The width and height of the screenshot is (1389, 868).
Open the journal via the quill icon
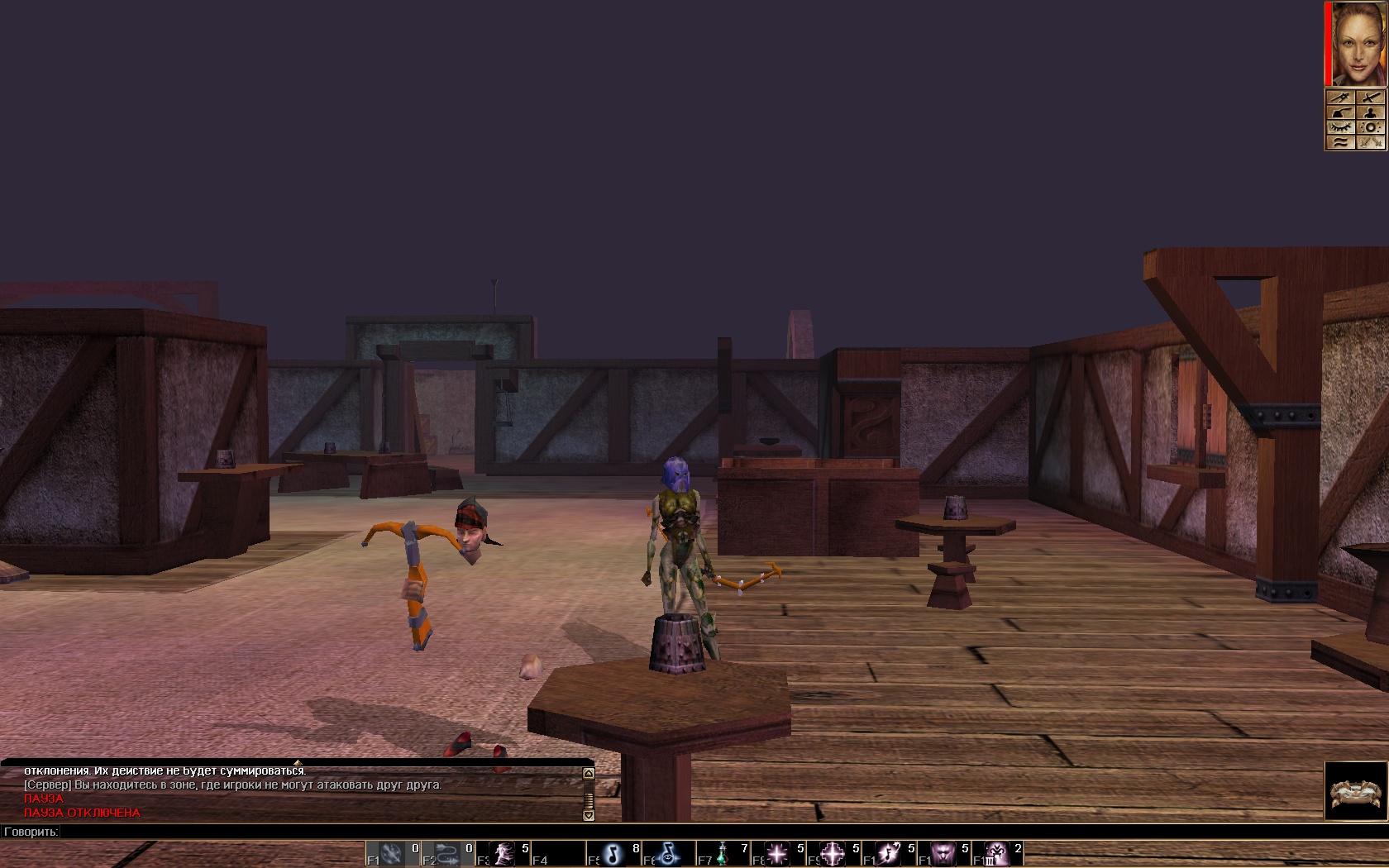click(x=1340, y=112)
